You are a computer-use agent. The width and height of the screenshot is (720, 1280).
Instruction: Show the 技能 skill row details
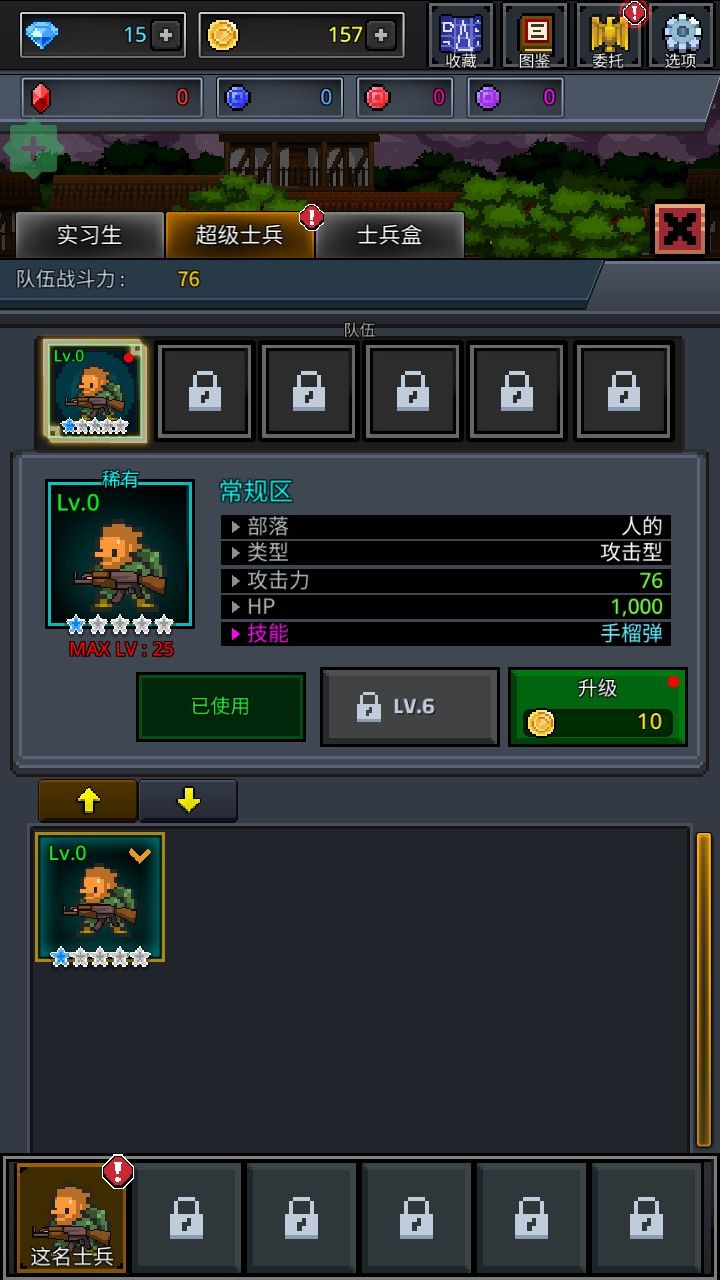coord(444,633)
